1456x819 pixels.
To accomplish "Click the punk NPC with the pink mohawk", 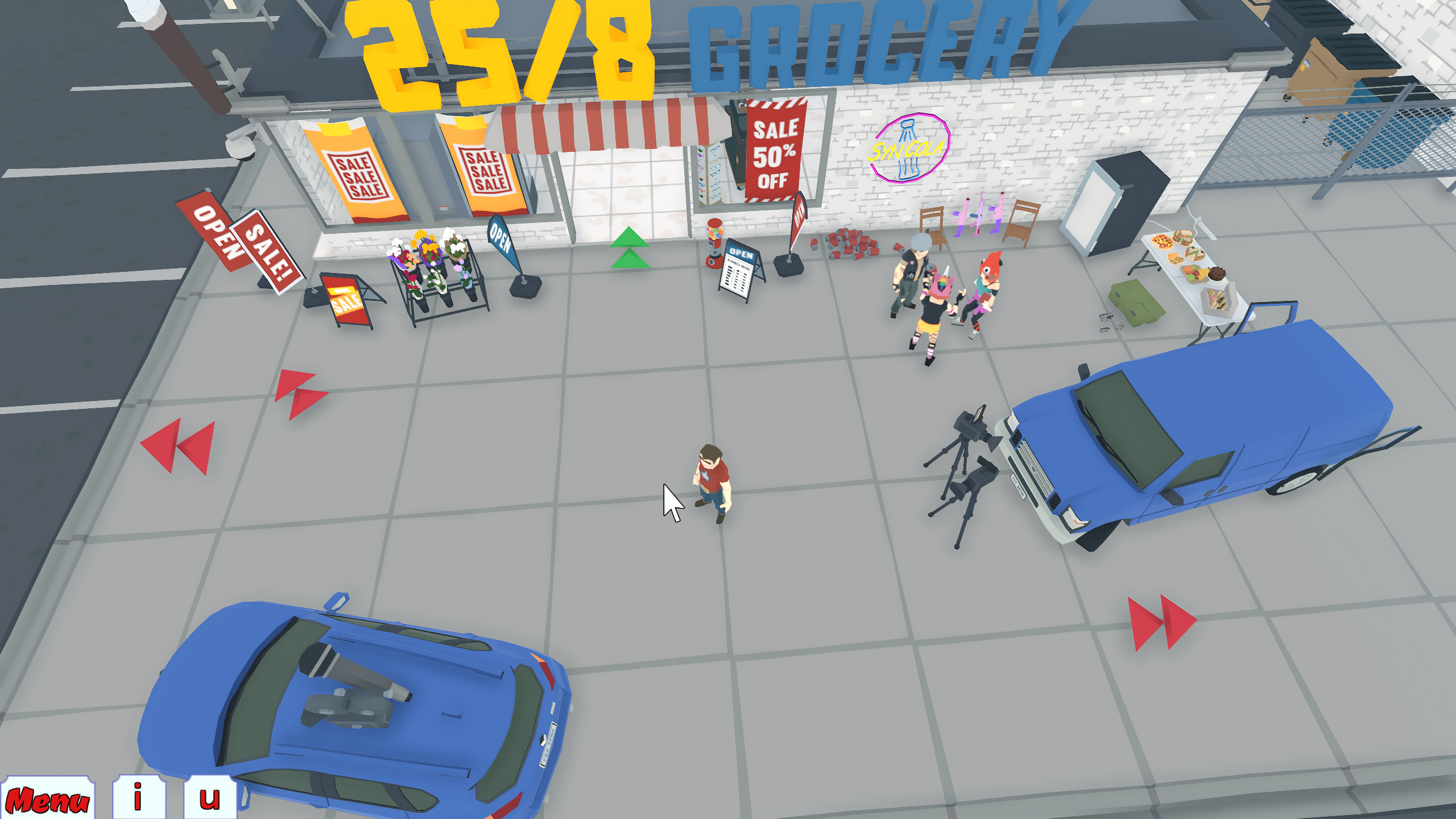I will (x=937, y=307).
